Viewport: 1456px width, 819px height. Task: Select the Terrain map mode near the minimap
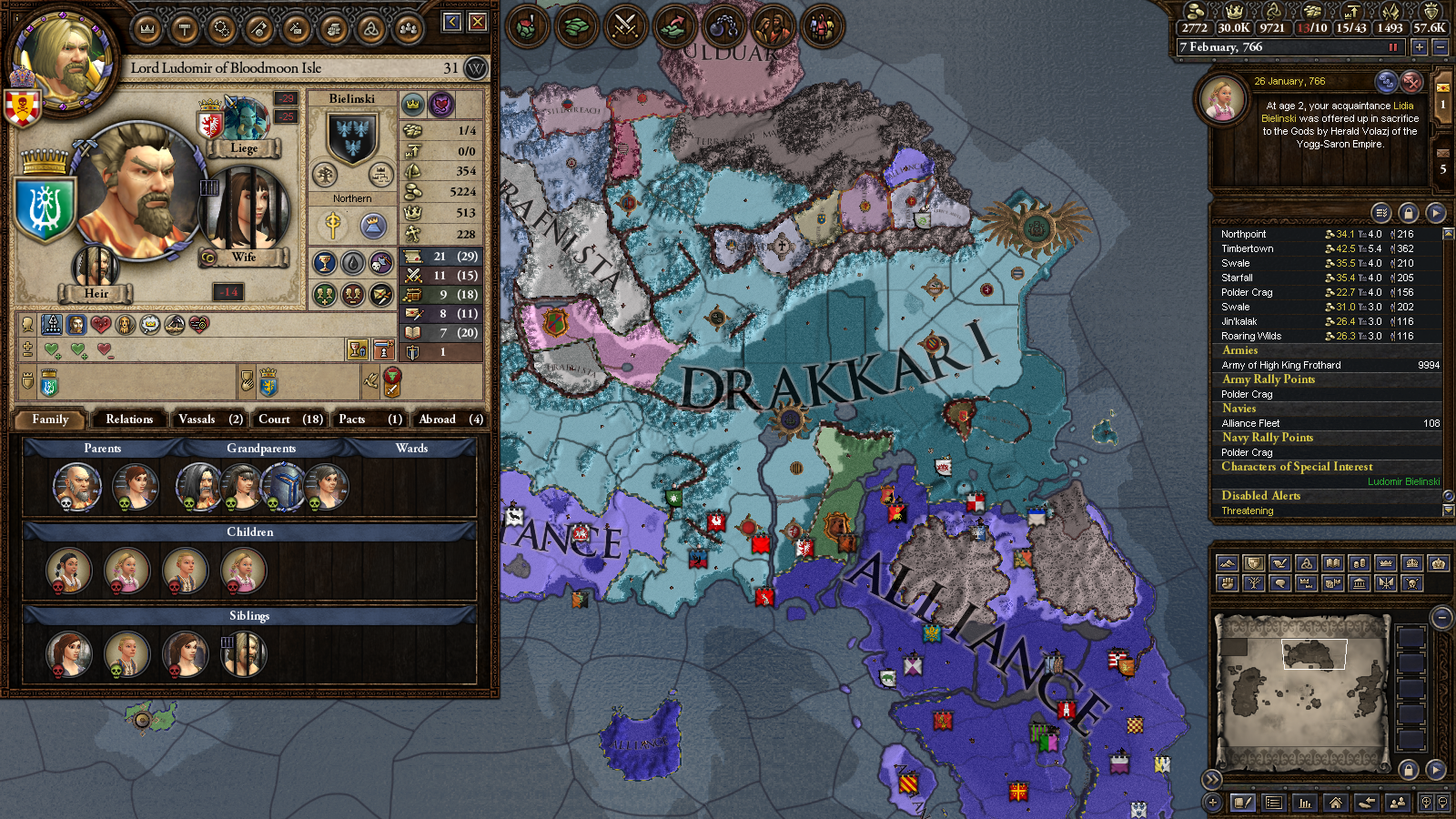1228,563
